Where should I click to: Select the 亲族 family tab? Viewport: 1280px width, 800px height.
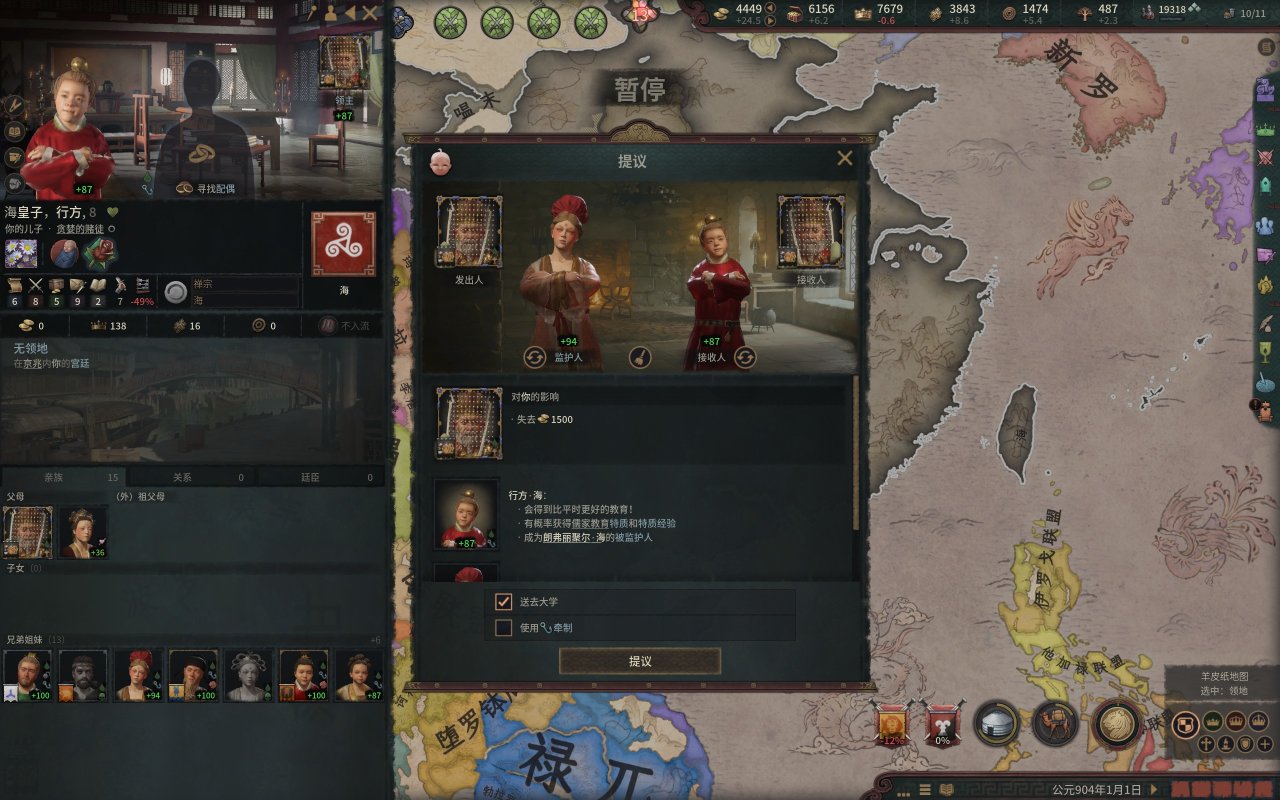[x=64, y=478]
